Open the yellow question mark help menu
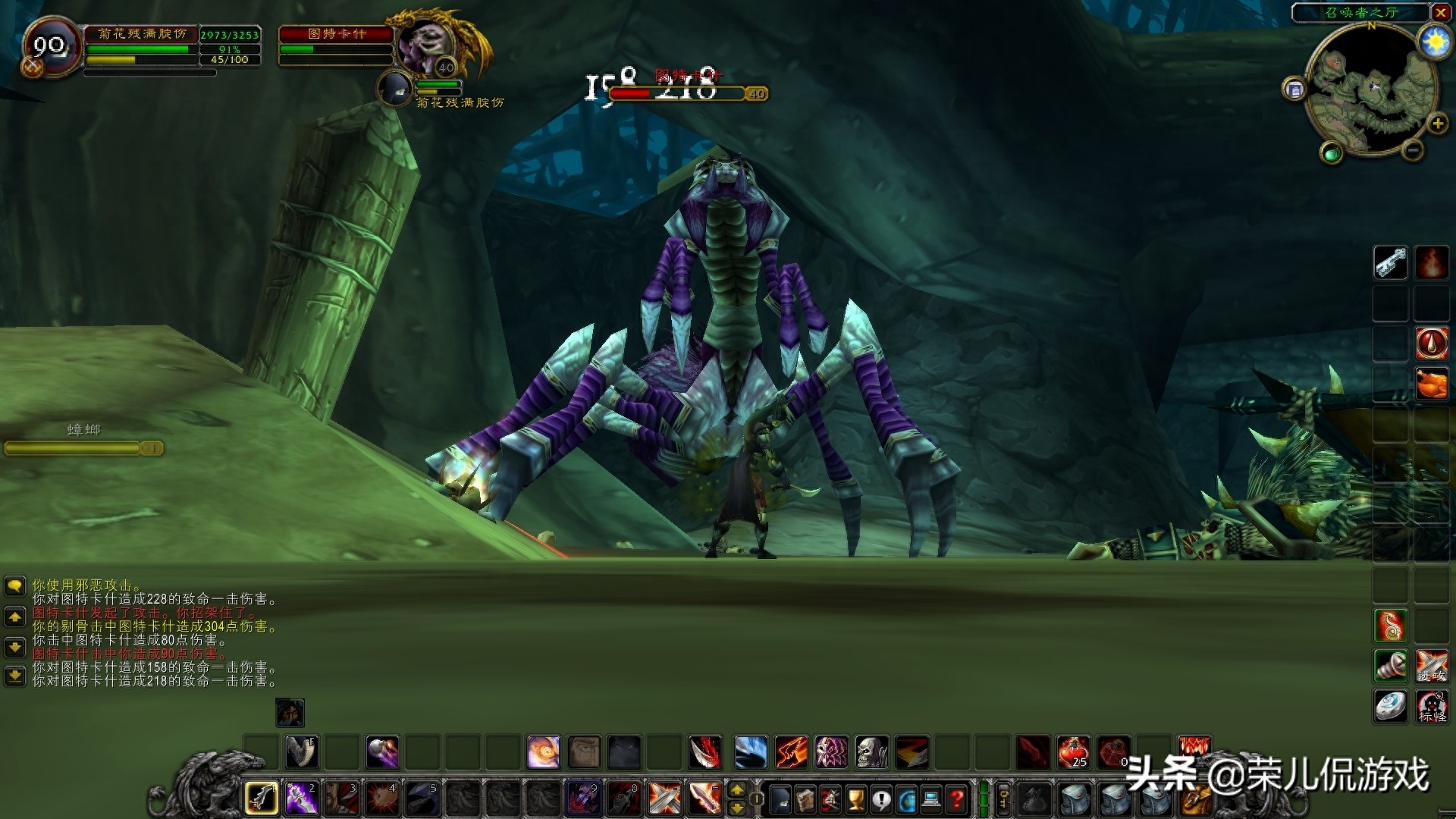 point(957,799)
